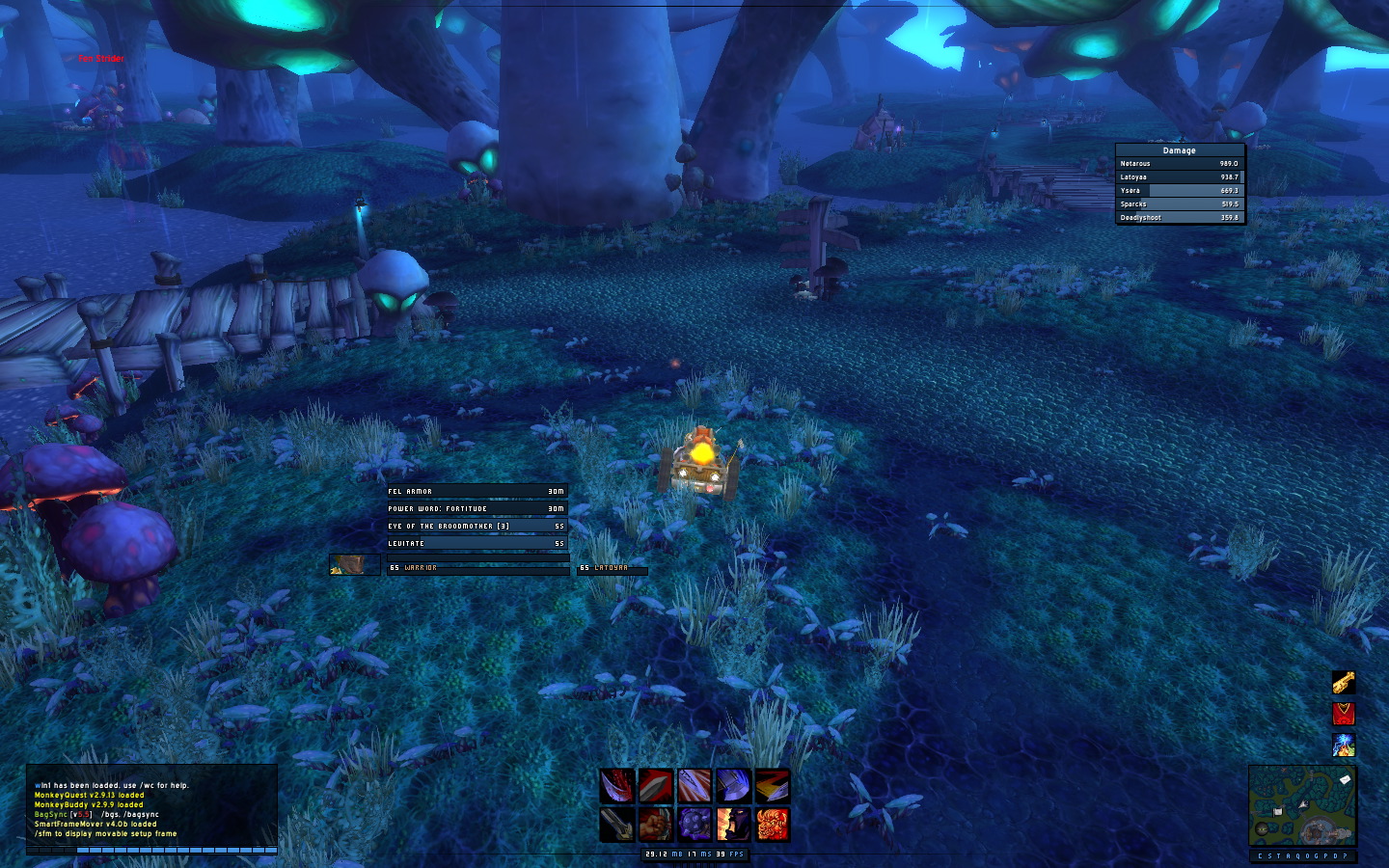Screen dimensions: 1389x868
Task: Click the blue lightning buff icon
Action: 1344,745
